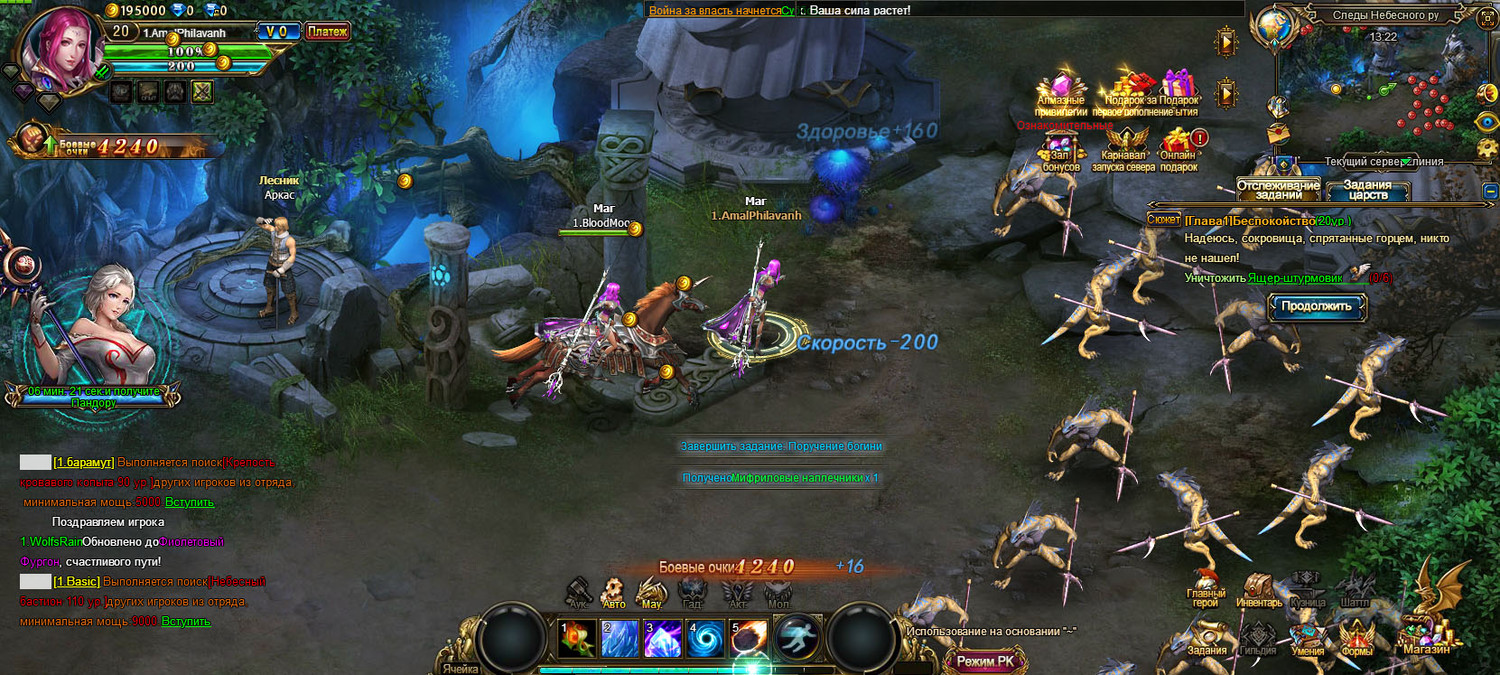Click the "Платеж" payment button

tap(327, 32)
